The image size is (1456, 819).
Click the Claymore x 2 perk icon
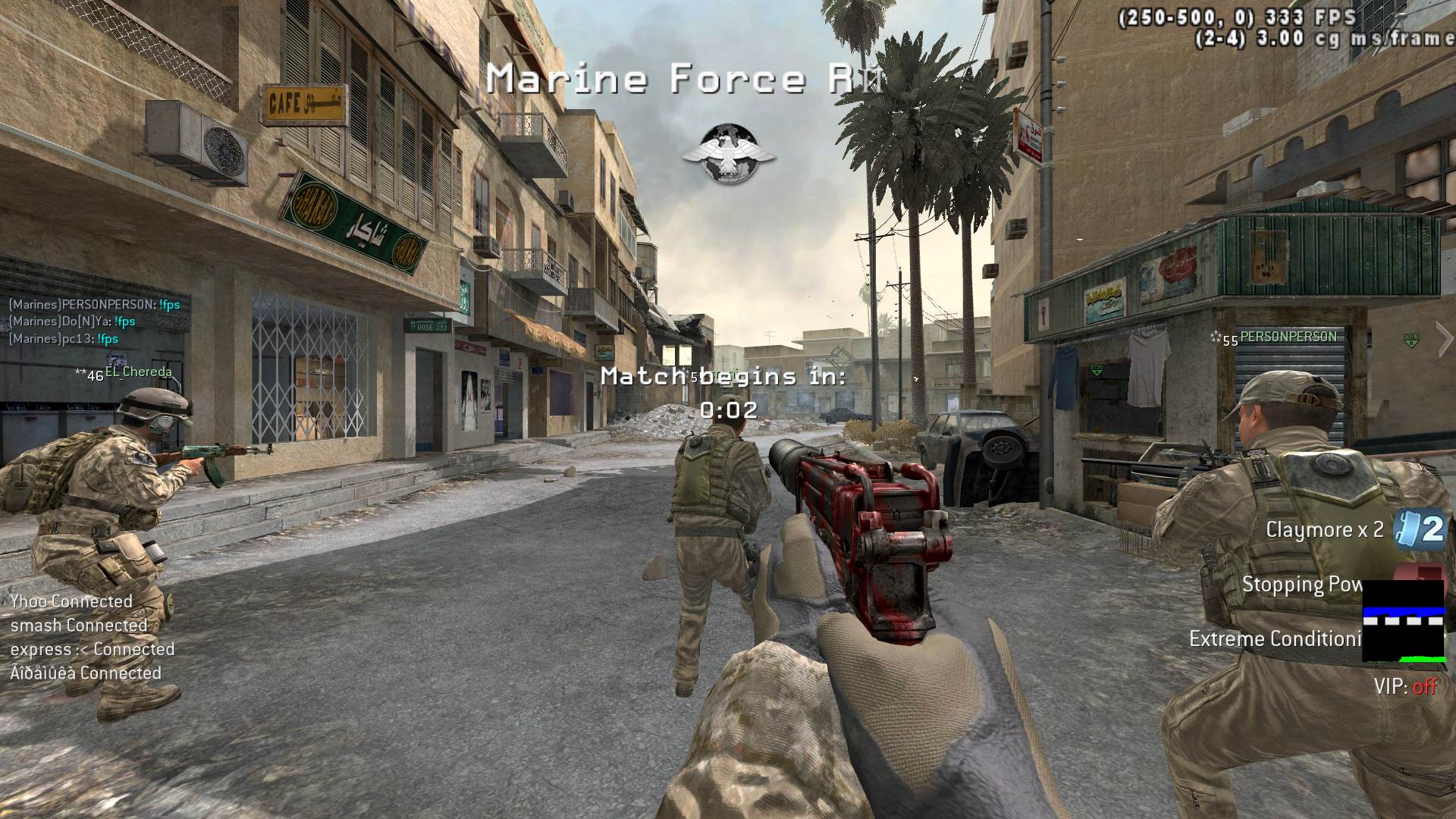(1423, 528)
